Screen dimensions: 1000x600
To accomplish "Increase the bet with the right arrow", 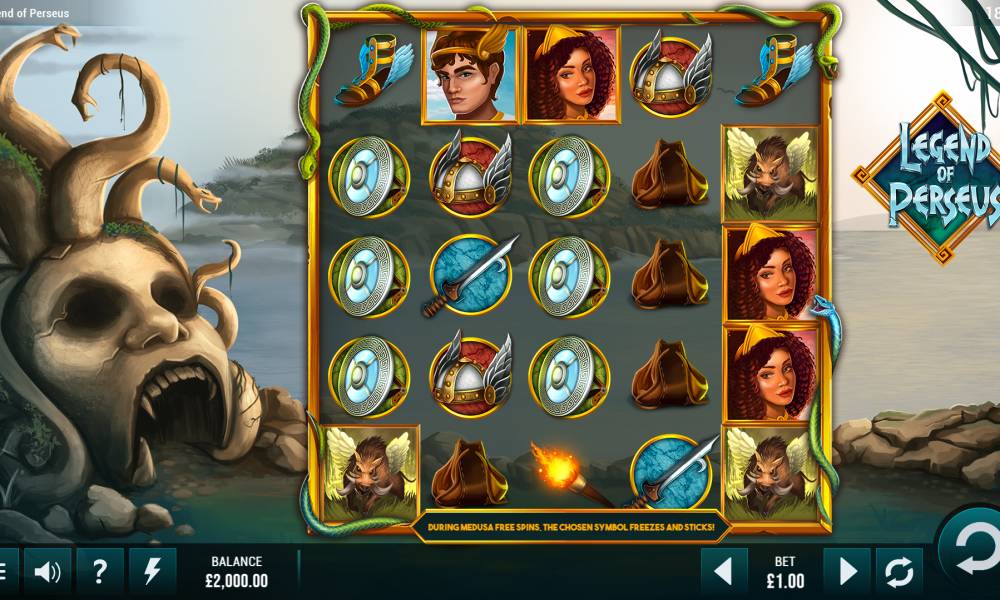I will (847, 571).
